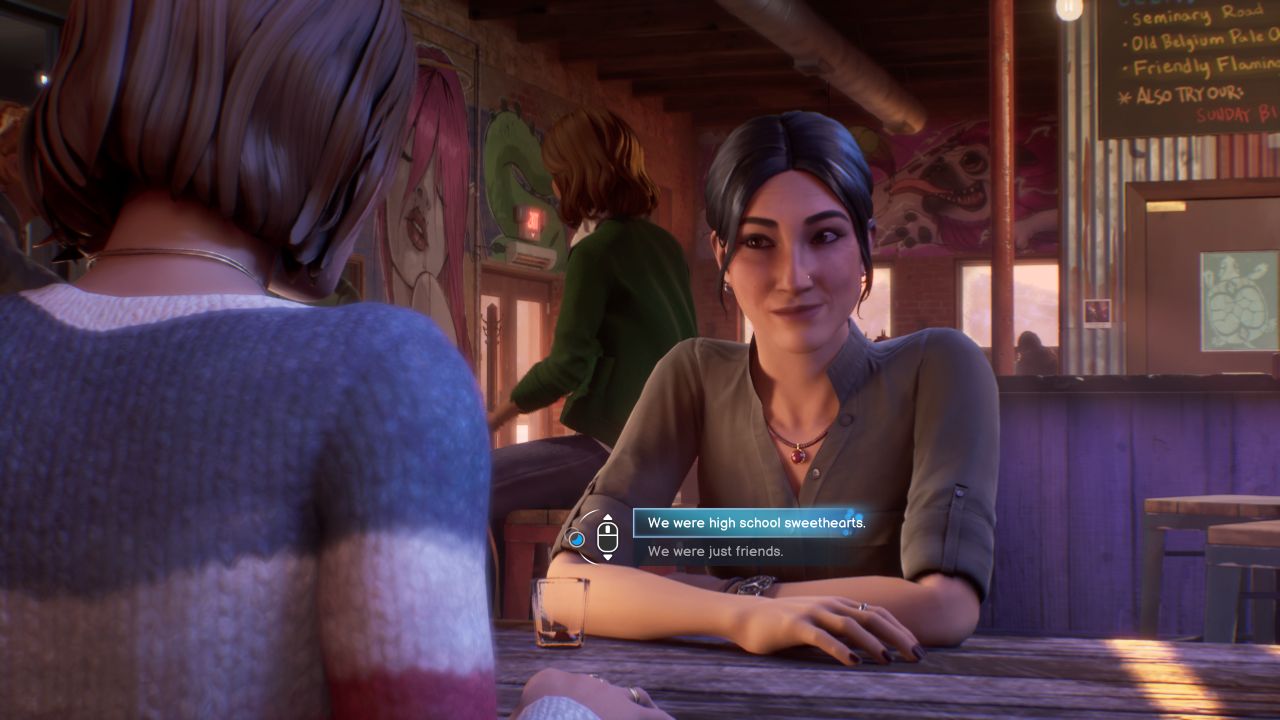Select the "We were just friends." option
1280x720 pixels.
click(715, 551)
